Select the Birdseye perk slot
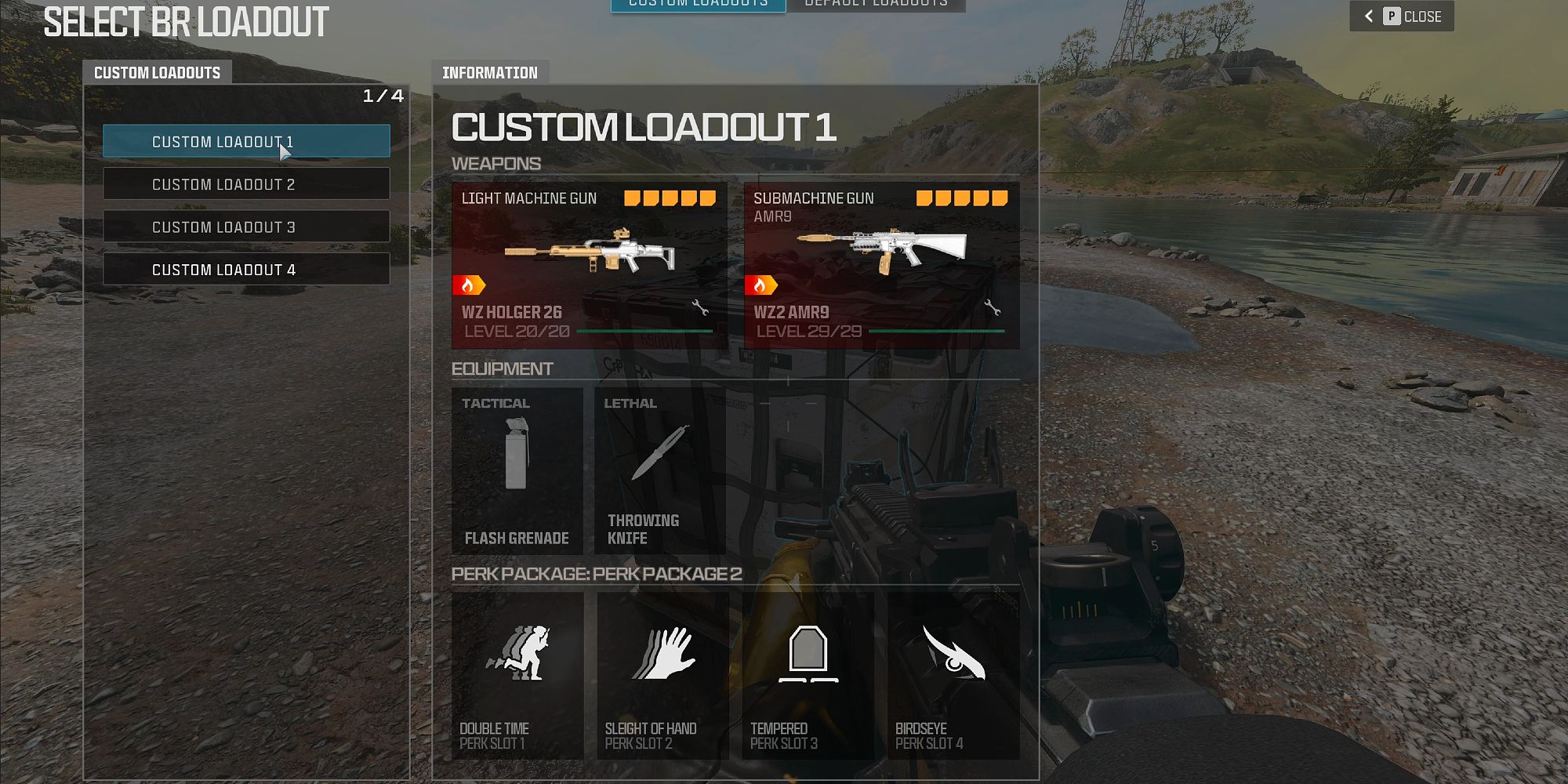This screenshot has width=1568, height=784. coord(953,675)
